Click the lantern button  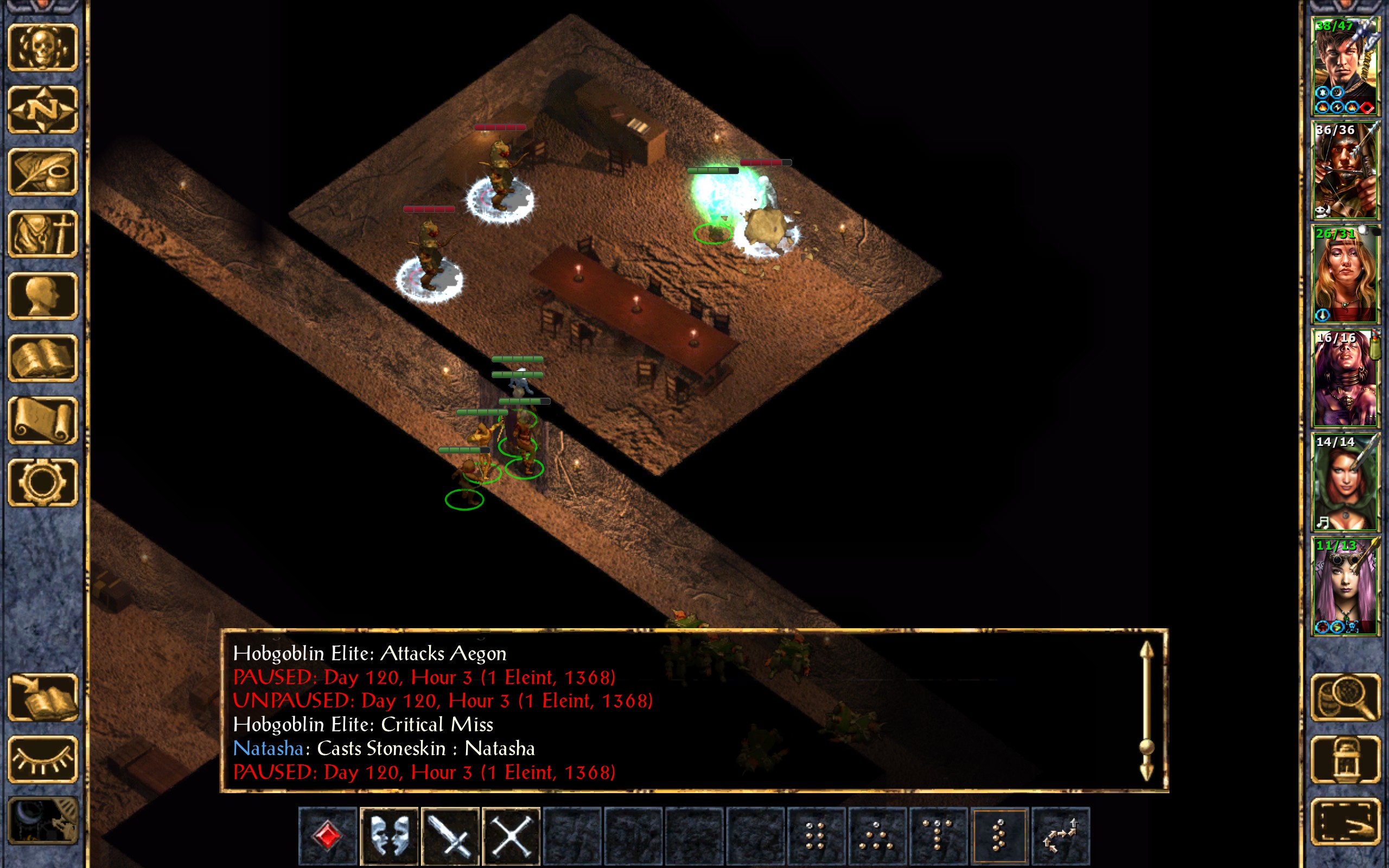coord(1345,759)
